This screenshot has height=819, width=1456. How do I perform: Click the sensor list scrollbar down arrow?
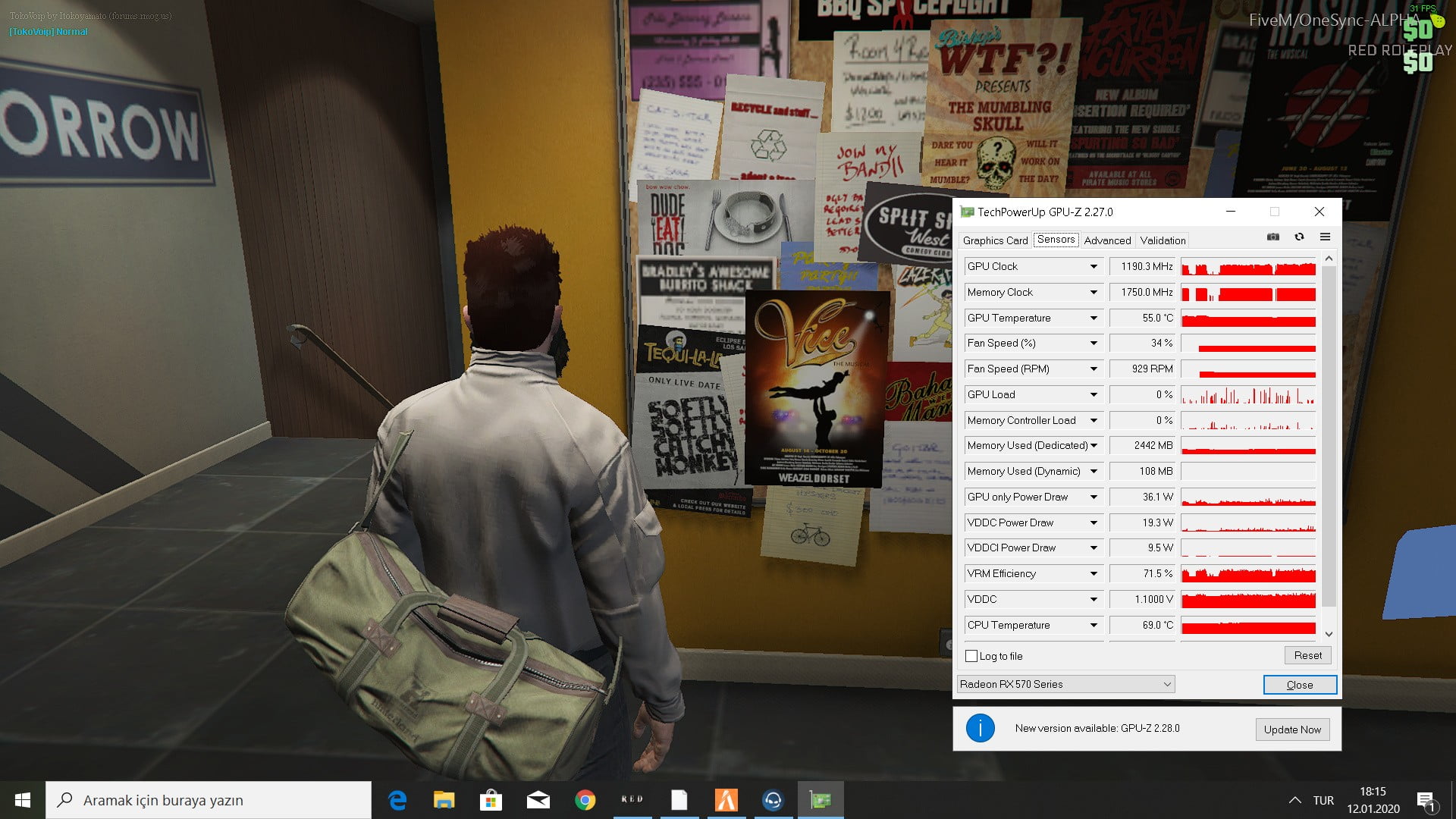(1329, 634)
